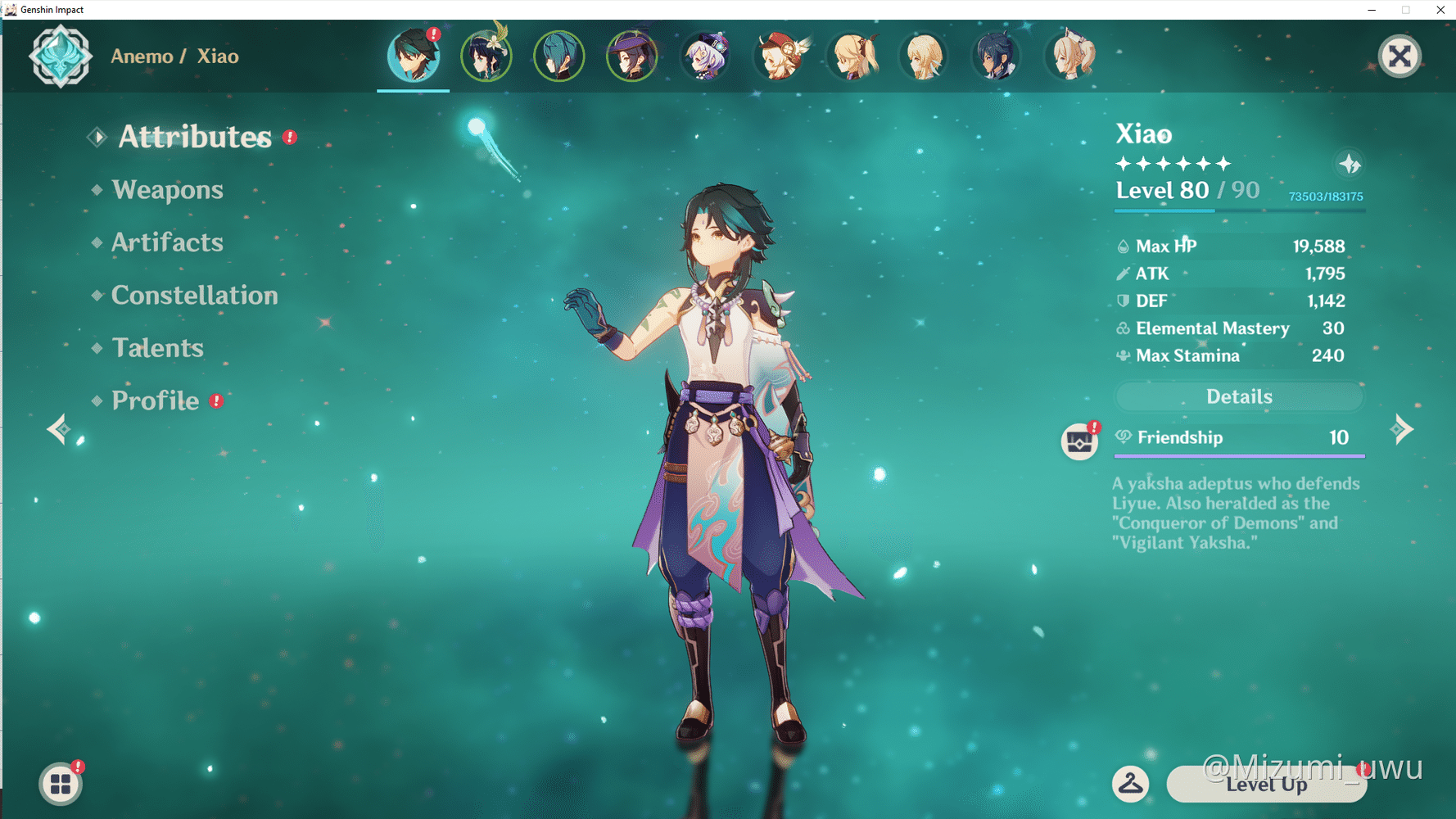This screenshot has height=819, width=1456.
Task: Open the four-square grid icon
Action: point(61,784)
